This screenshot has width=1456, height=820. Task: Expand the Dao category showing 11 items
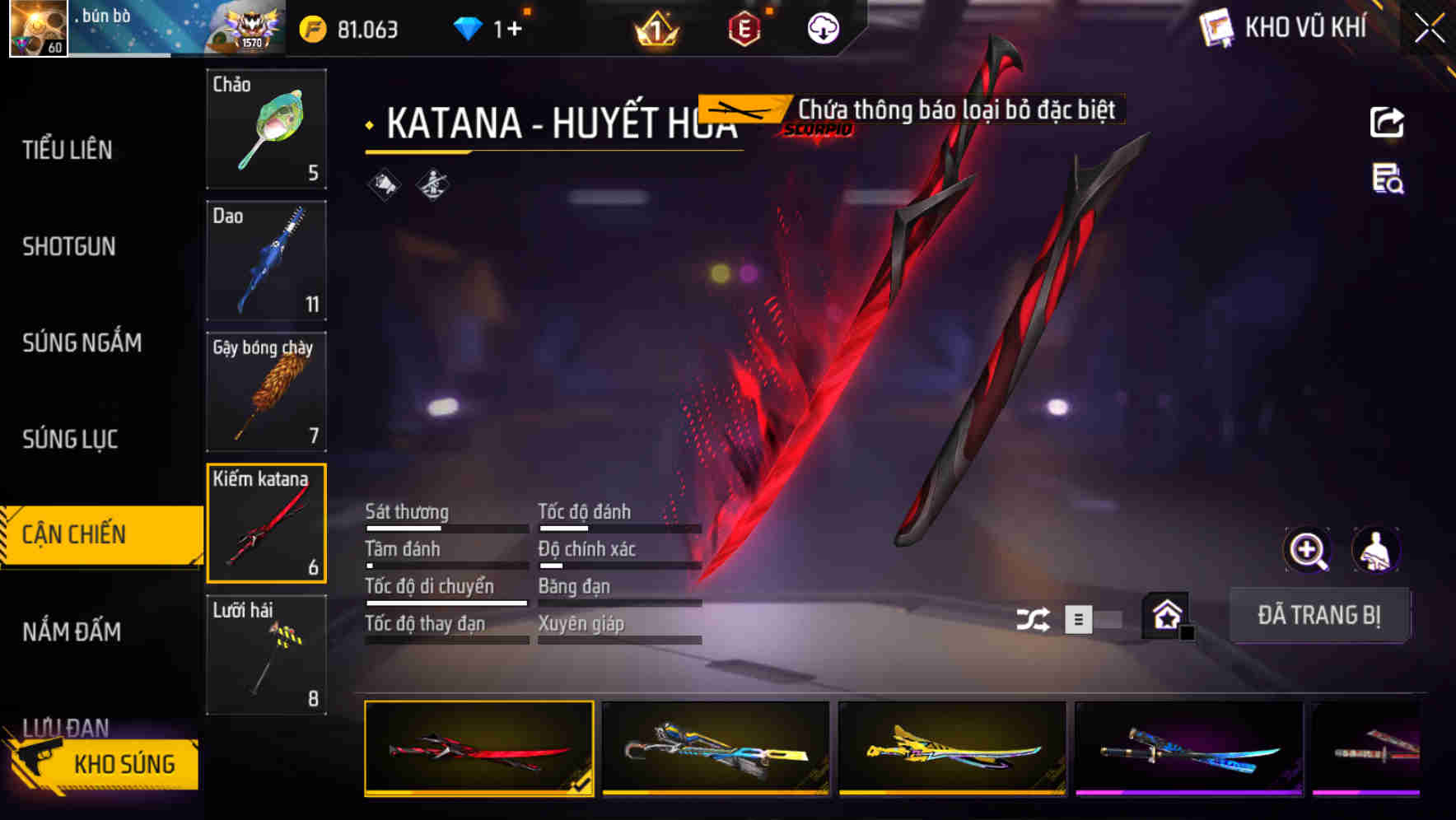coord(266,261)
